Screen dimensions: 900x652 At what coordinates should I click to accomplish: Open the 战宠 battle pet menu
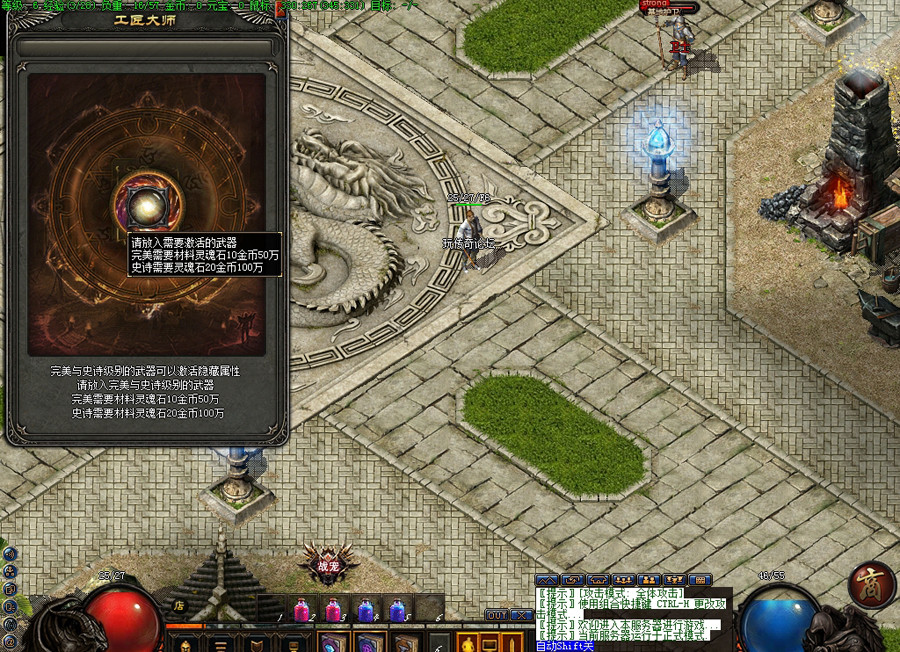pyautogui.click(x=328, y=565)
